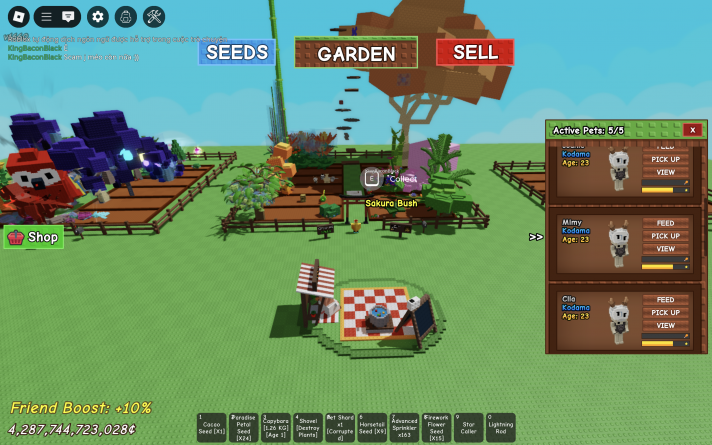Select the Star Caller hotbar slot

tap(468, 428)
